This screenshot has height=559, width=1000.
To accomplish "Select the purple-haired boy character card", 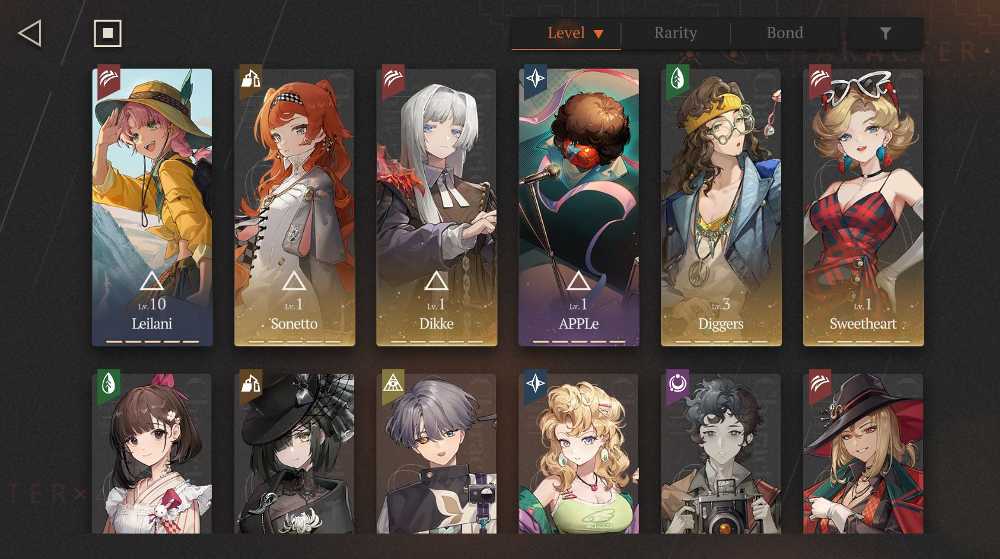I will 436,453.
